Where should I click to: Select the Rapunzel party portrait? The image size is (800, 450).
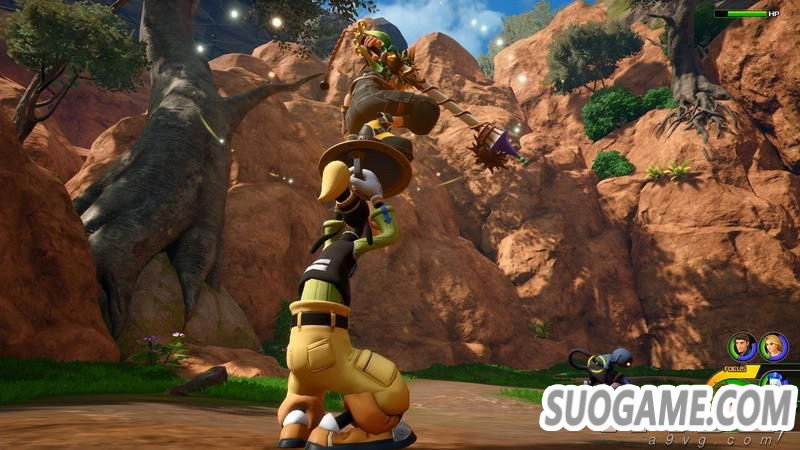(x=773, y=347)
